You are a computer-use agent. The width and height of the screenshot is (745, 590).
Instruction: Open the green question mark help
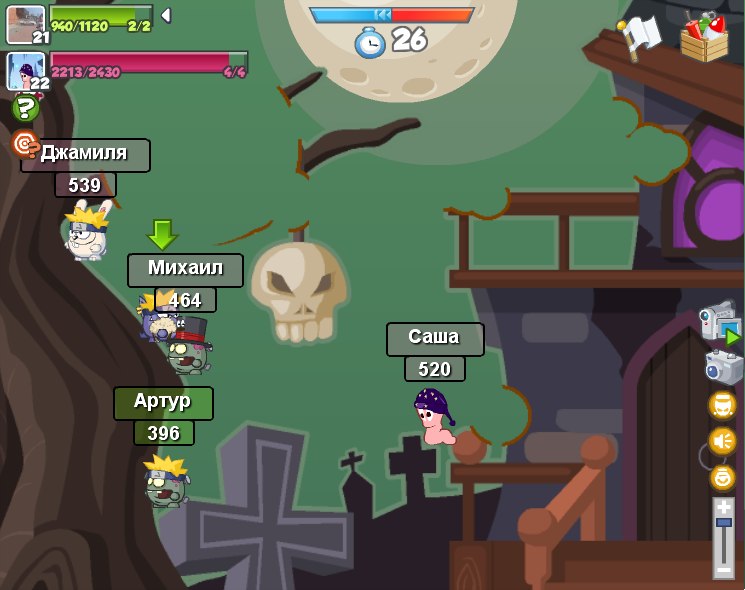[26, 108]
